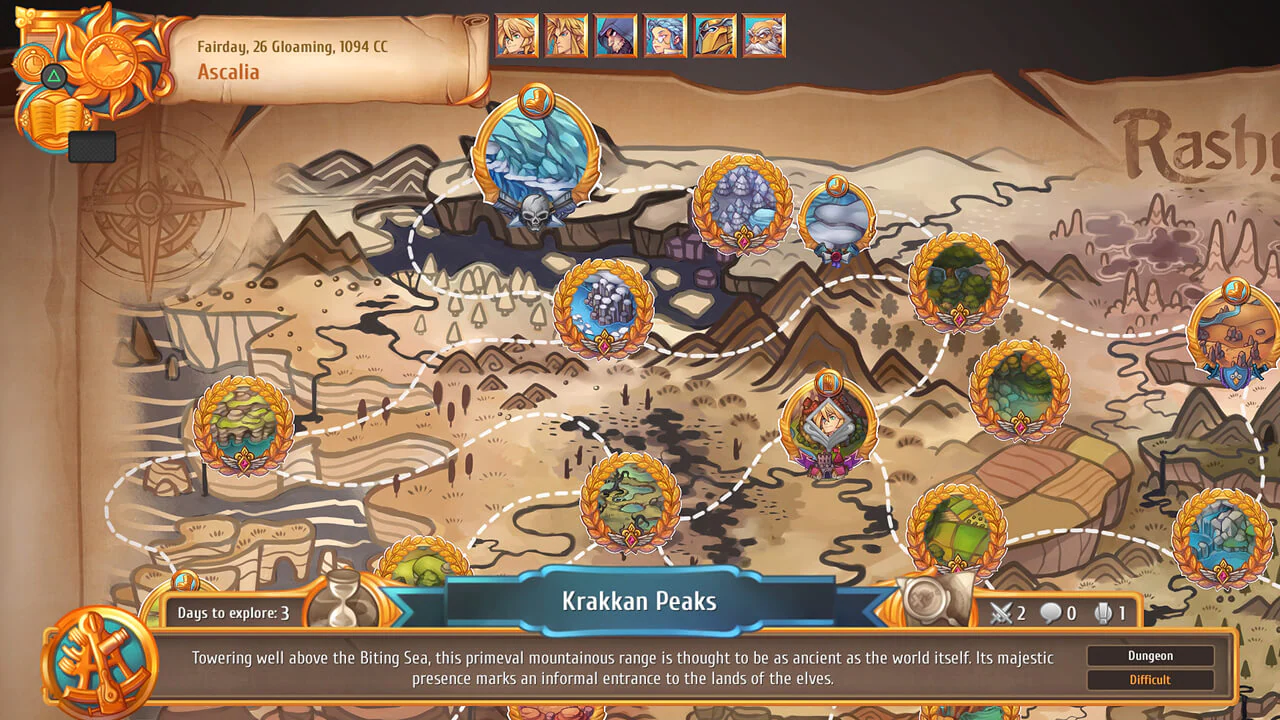Open the Krakkan Peaks title banner
1280x720 pixels.
point(639,601)
